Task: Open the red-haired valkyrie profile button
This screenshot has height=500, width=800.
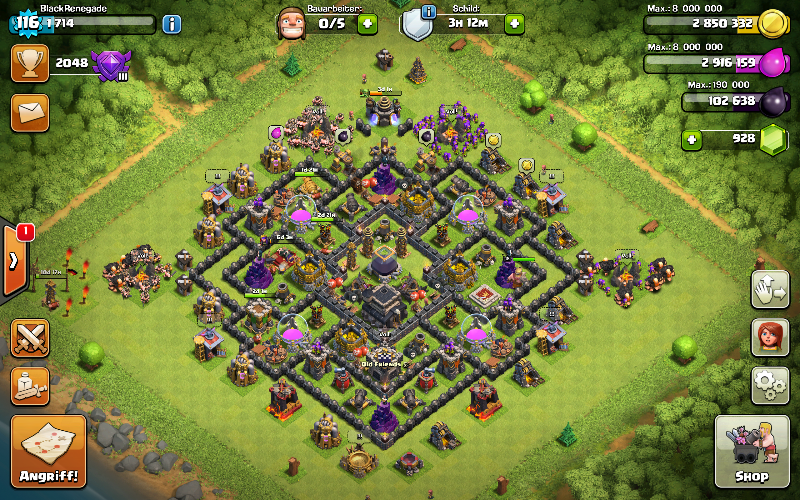Action: tap(769, 337)
